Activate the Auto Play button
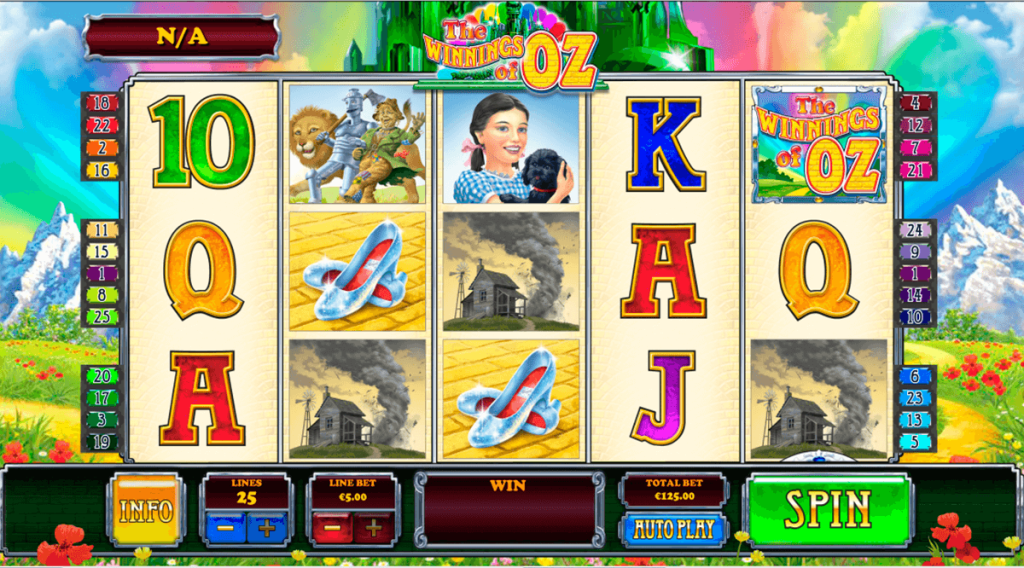 pos(674,528)
